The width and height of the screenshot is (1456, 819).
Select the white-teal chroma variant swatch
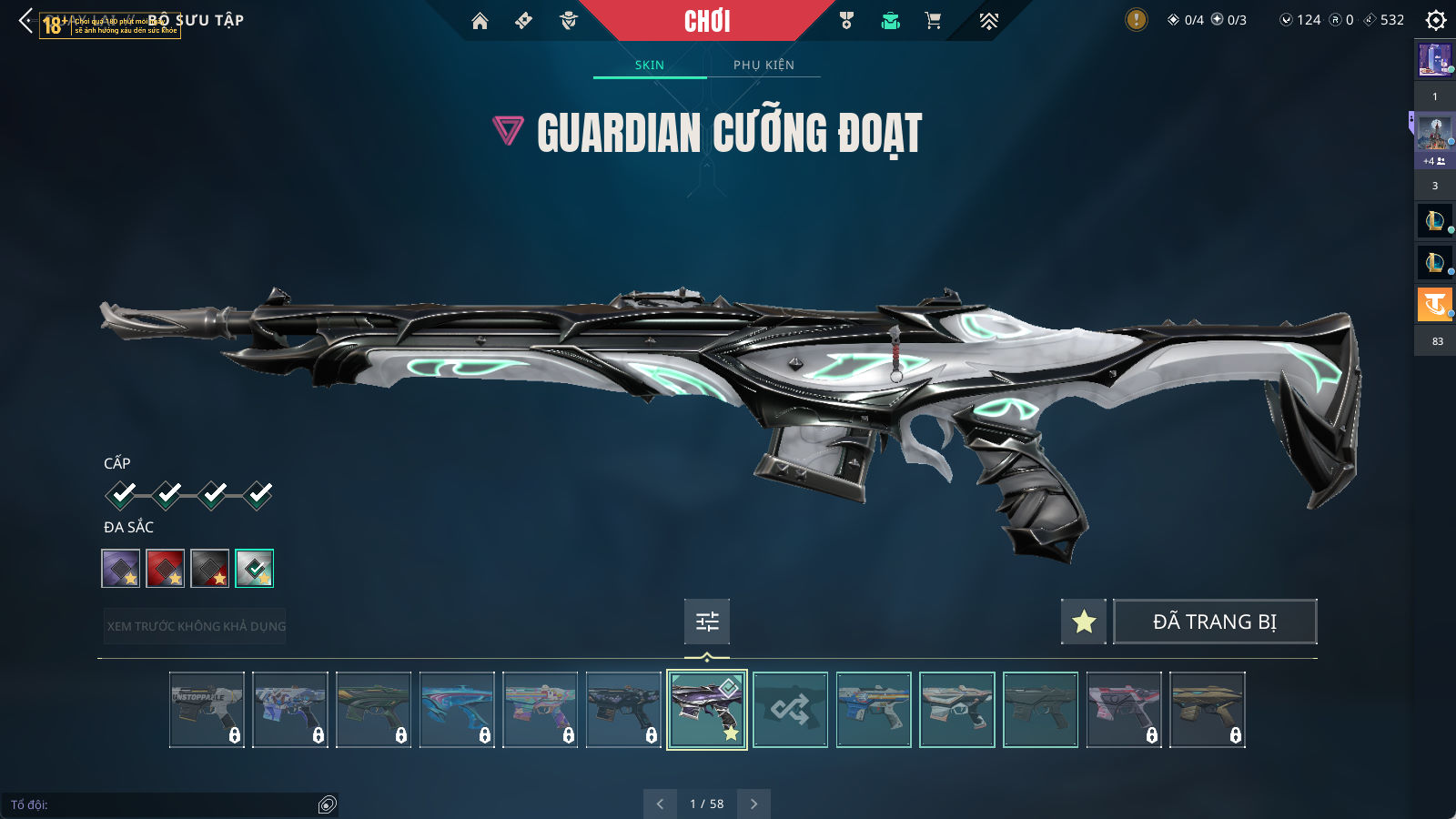point(255,569)
